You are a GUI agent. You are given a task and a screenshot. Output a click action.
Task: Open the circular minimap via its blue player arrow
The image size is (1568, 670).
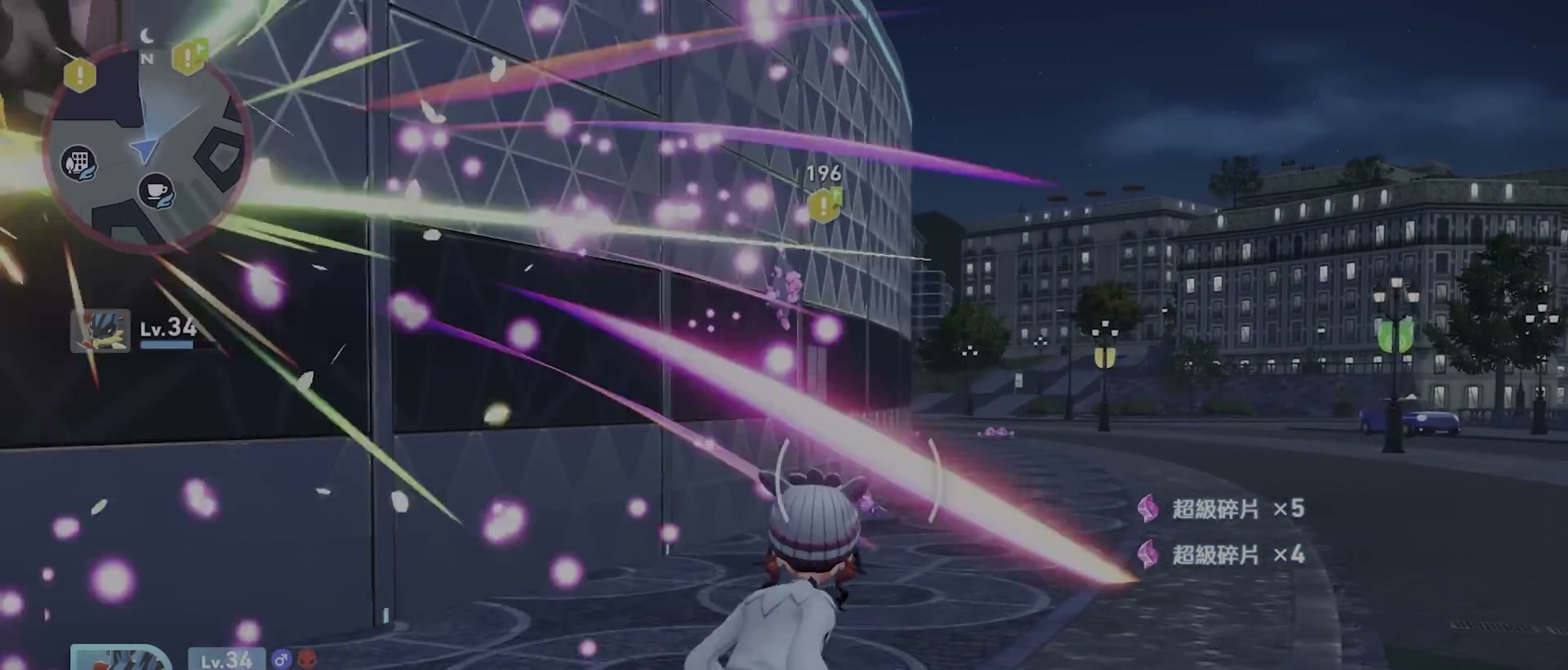pos(145,150)
